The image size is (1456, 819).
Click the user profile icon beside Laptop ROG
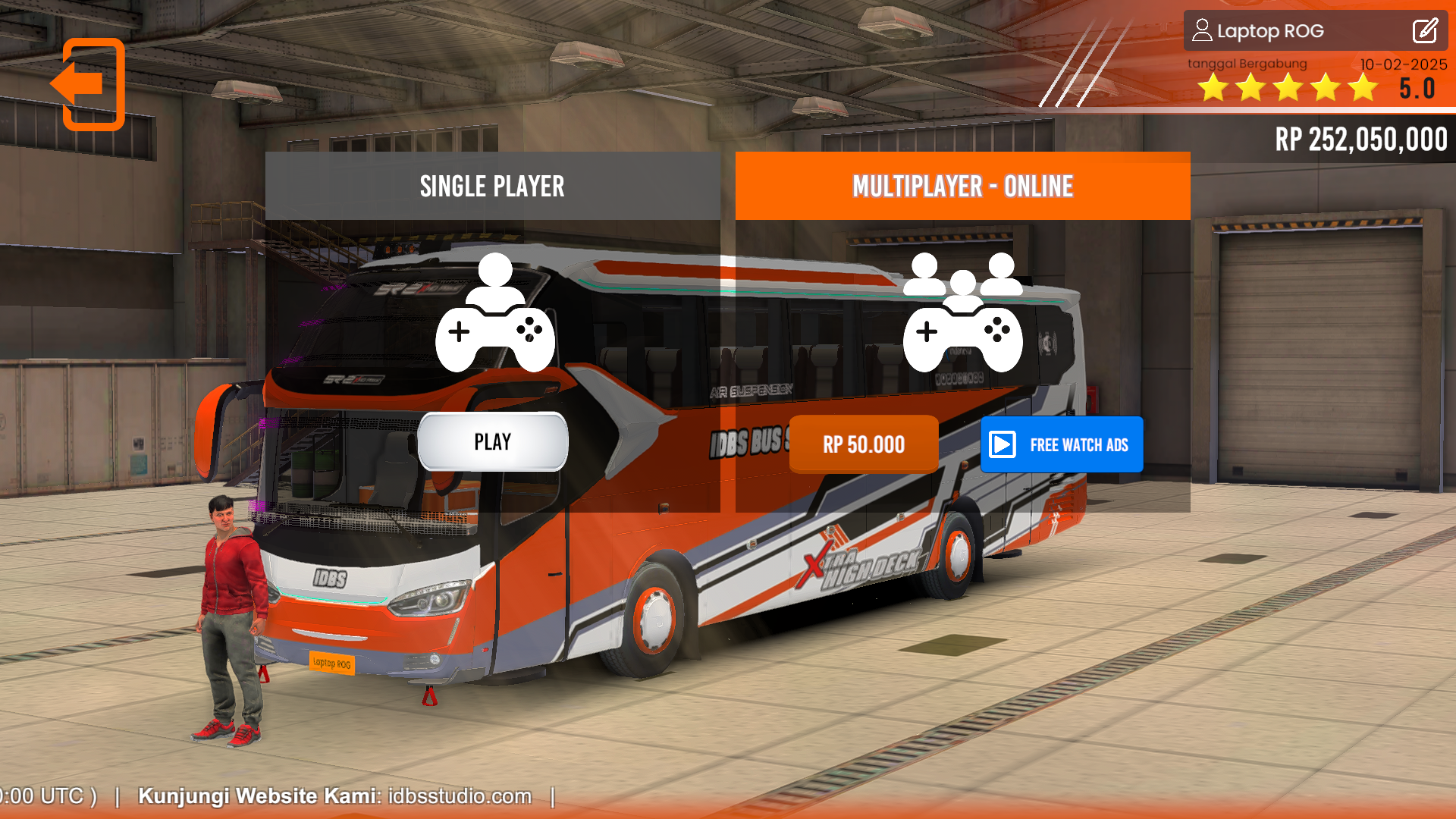pyautogui.click(x=1204, y=31)
